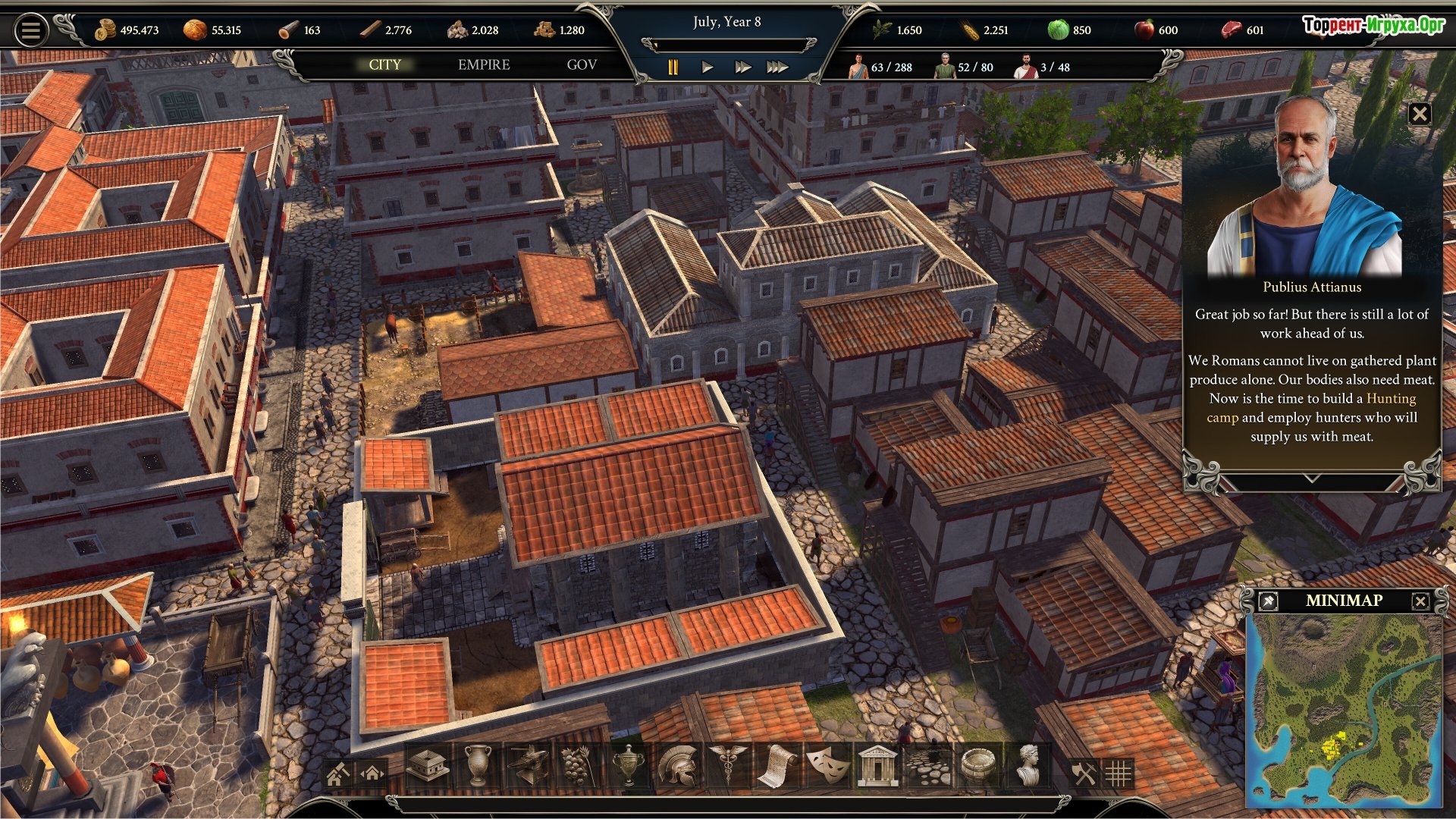Pause the game speed
Viewport: 1456px width, 819px height.
click(x=673, y=67)
